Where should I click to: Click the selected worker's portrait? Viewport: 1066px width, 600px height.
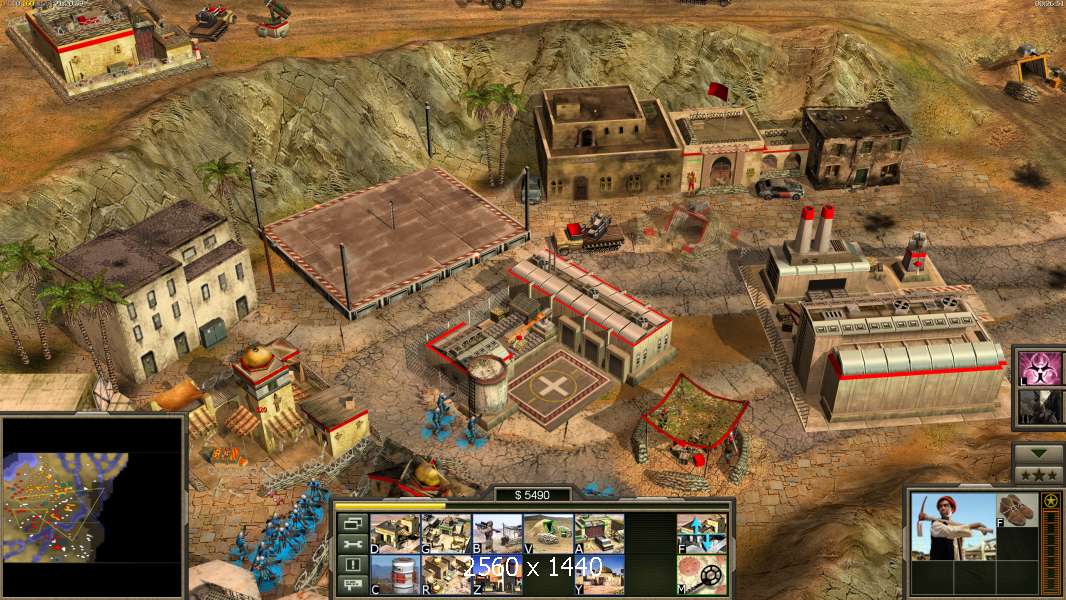(x=952, y=526)
